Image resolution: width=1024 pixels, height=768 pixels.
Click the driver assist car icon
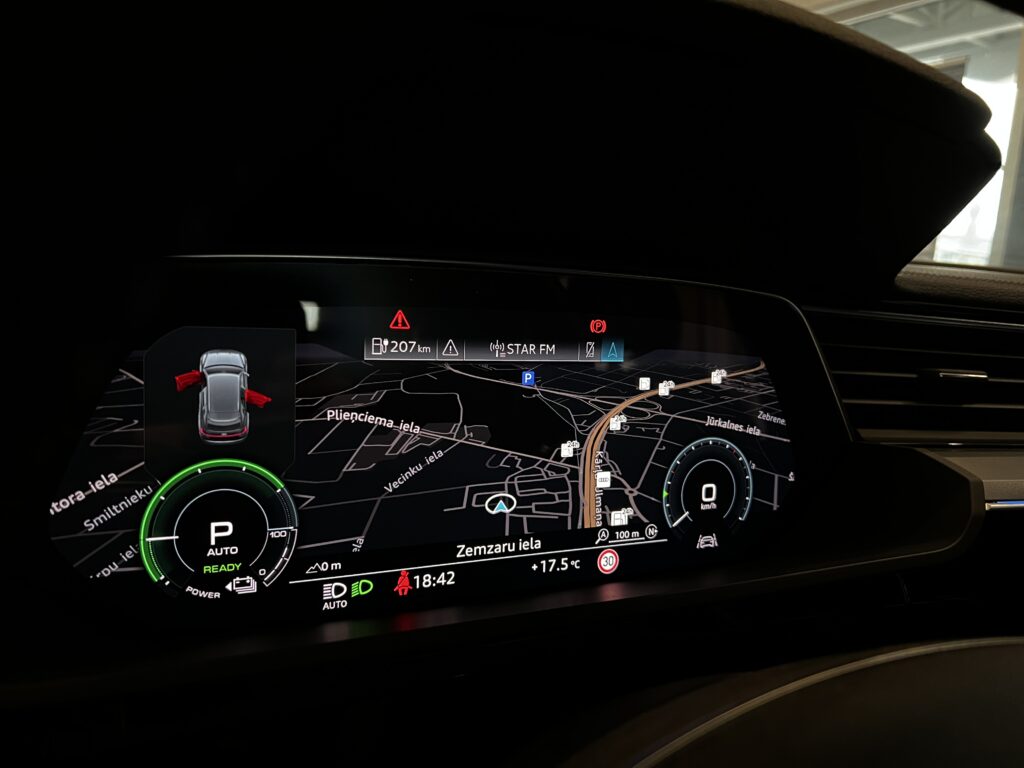(705, 541)
